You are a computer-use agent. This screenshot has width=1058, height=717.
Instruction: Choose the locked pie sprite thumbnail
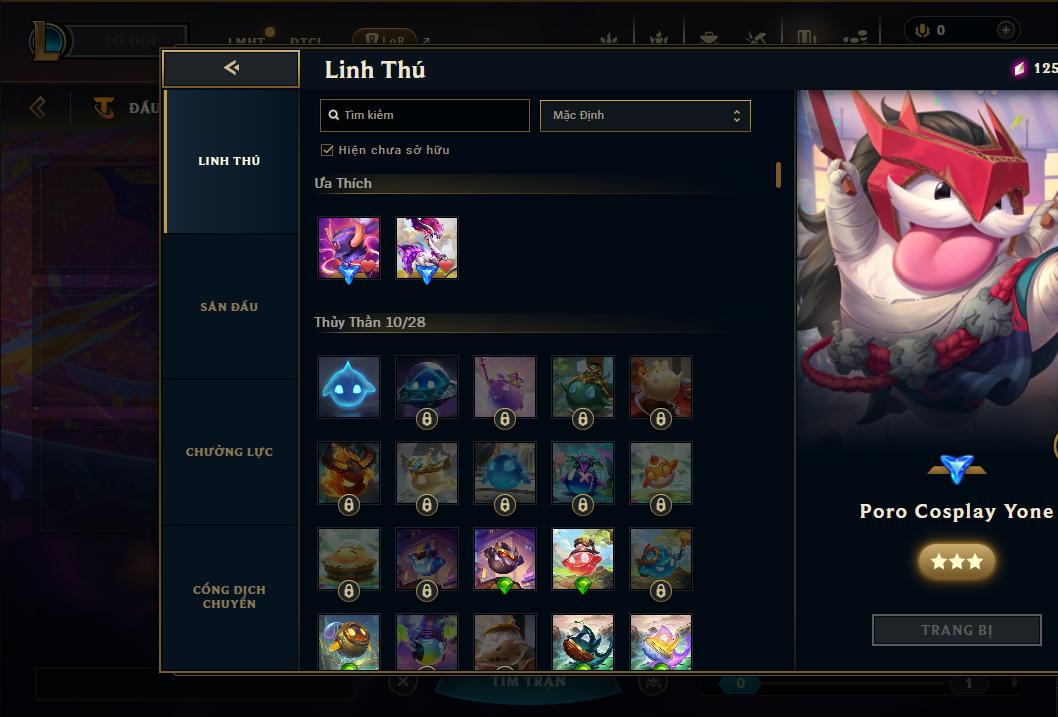[x=349, y=559]
